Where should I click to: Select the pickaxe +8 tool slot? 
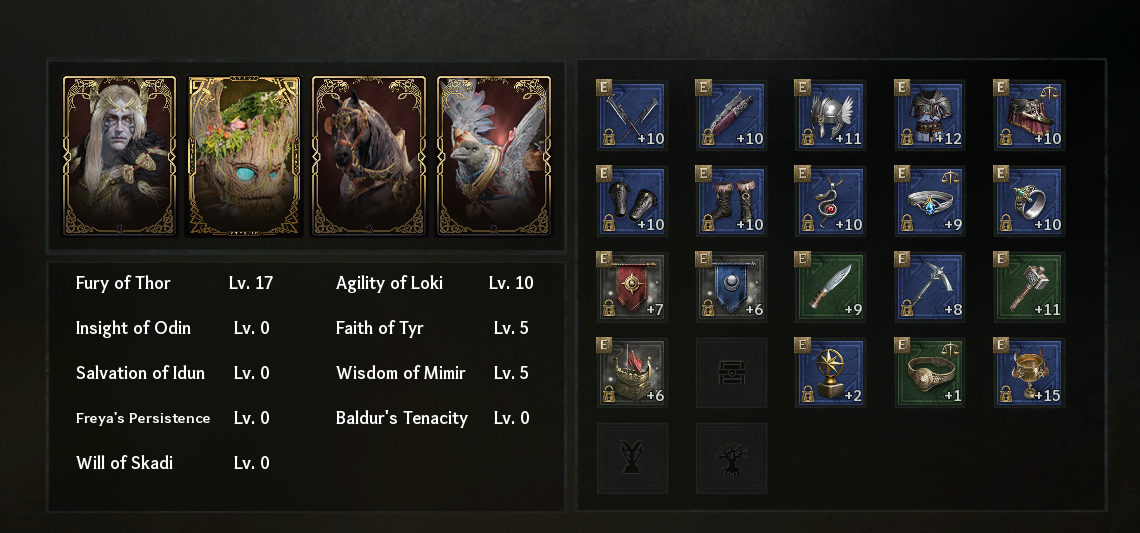click(930, 287)
